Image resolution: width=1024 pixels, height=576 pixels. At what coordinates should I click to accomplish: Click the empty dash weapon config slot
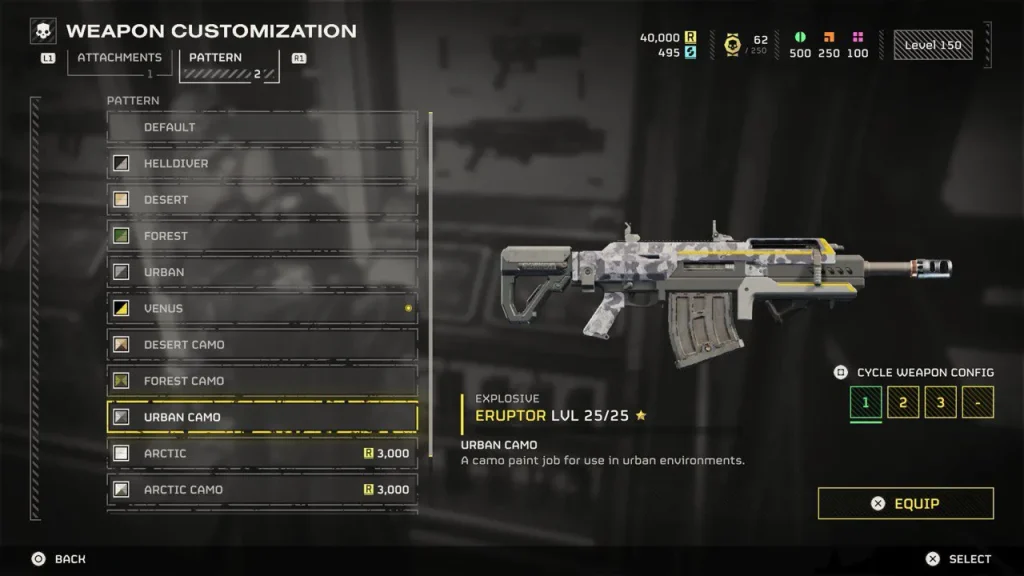(x=977, y=402)
